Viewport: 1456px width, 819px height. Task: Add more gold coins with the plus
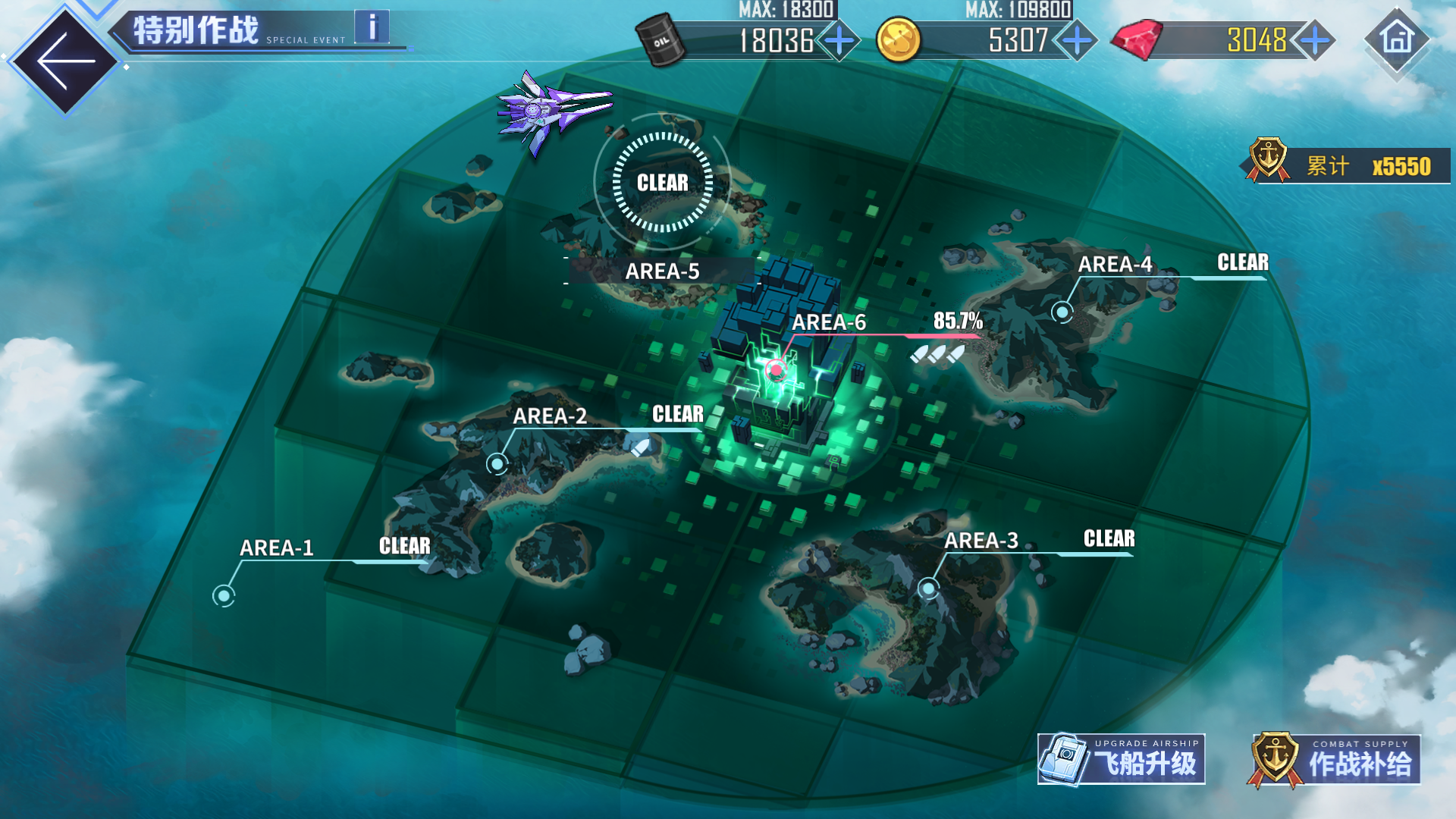pos(1077,40)
